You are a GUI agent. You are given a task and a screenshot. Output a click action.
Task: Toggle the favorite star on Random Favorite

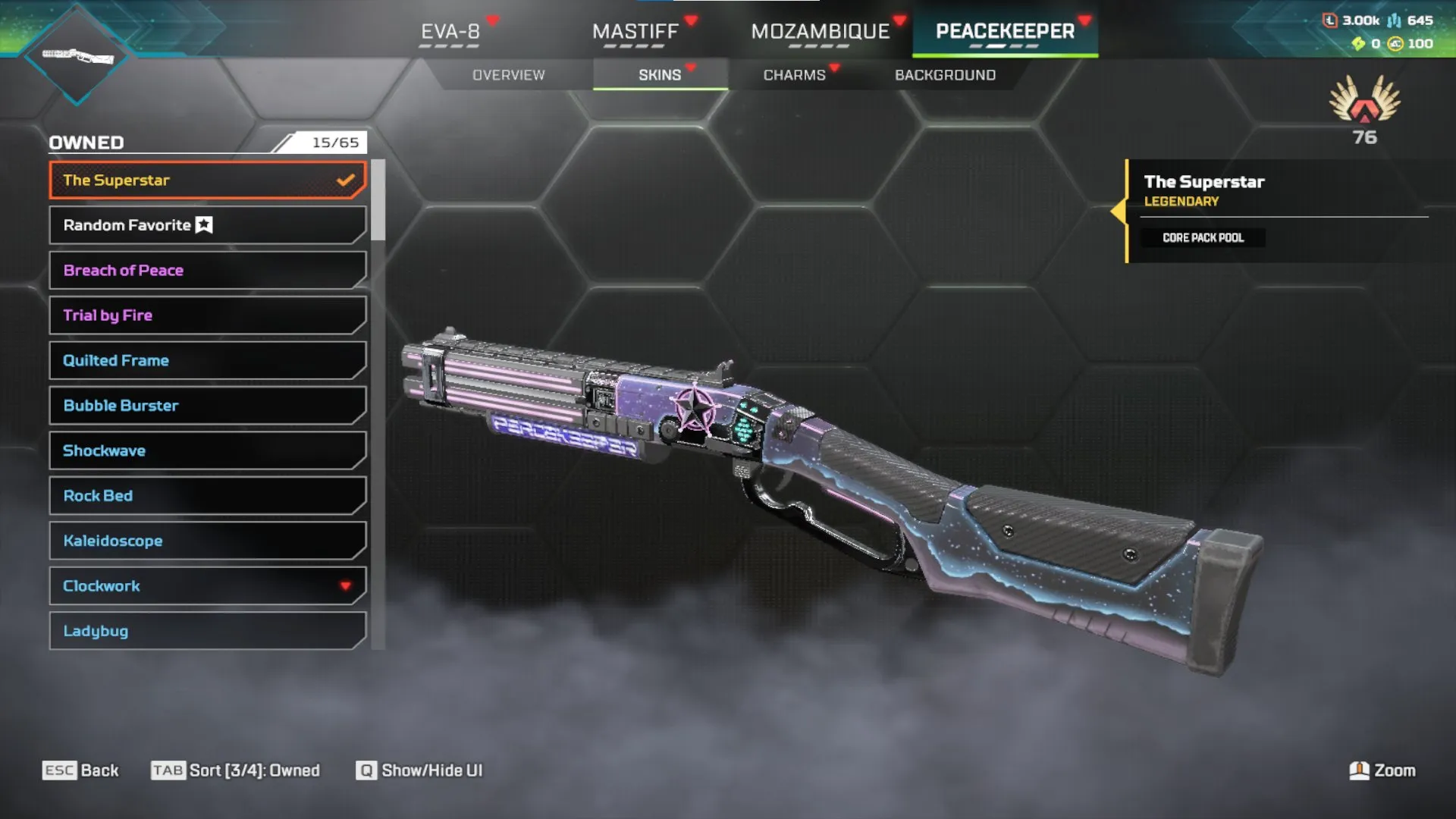pyautogui.click(x=202, y=224)
